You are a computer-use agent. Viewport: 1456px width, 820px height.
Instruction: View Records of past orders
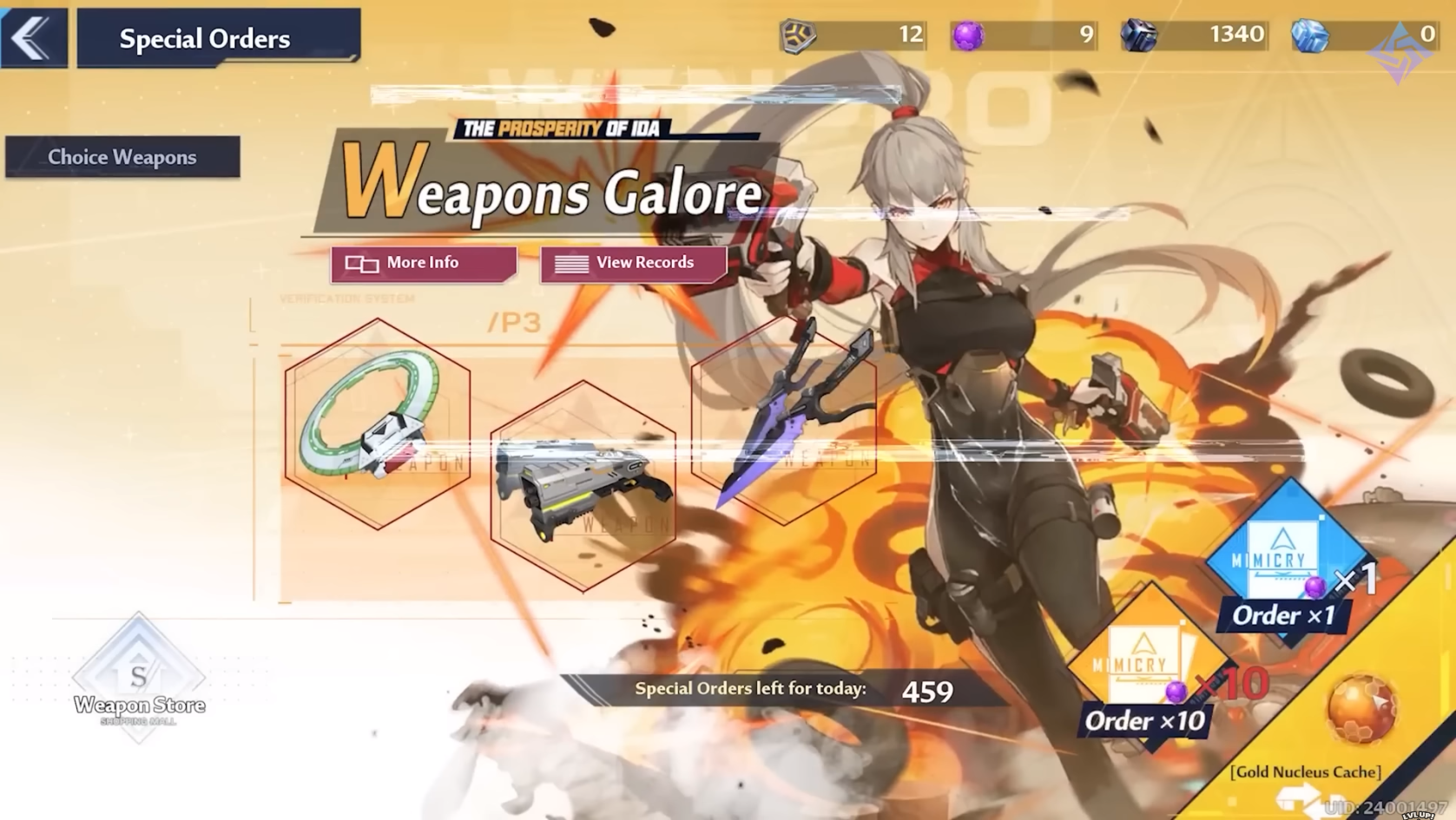[633, 263]
